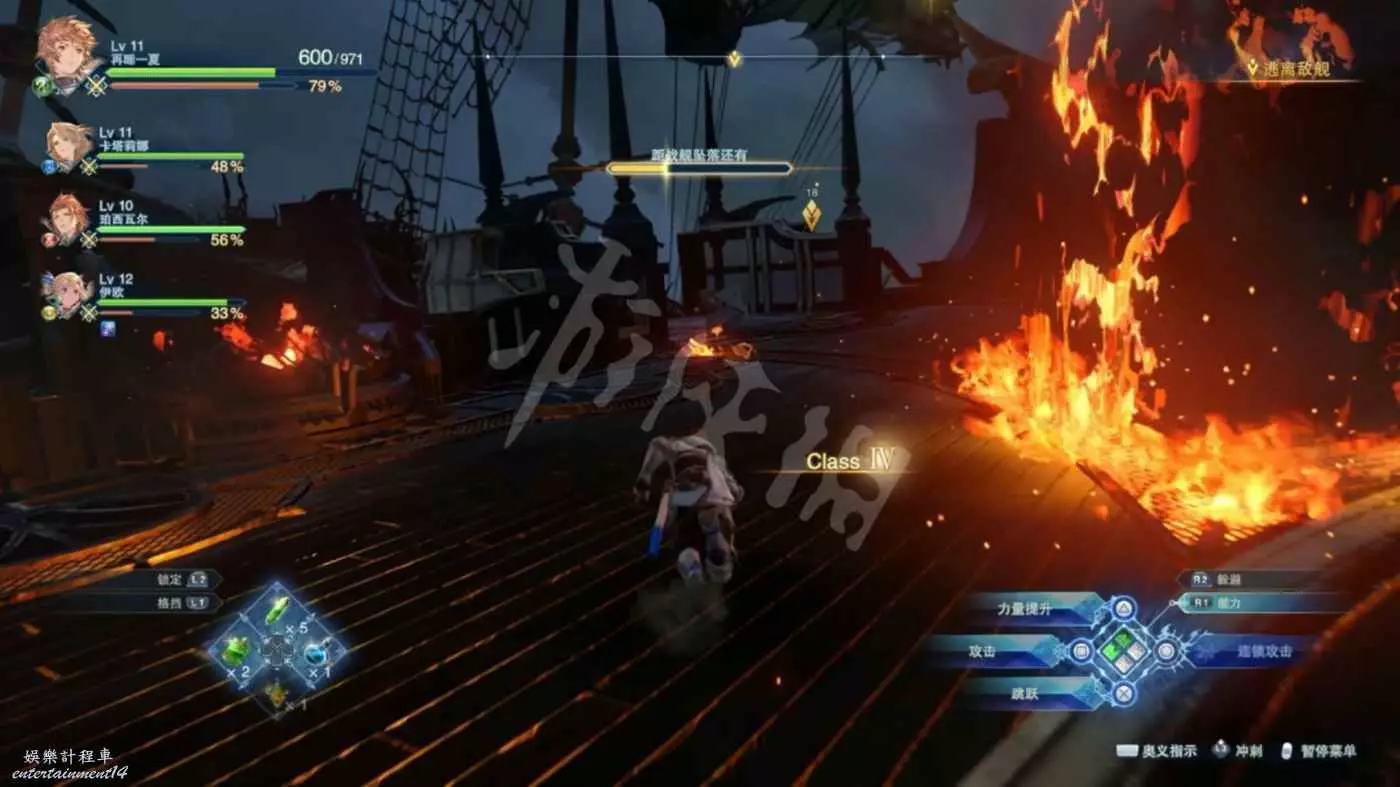Select the 躲避 dodge label

pyautogui.click(x=1228, y=579)
